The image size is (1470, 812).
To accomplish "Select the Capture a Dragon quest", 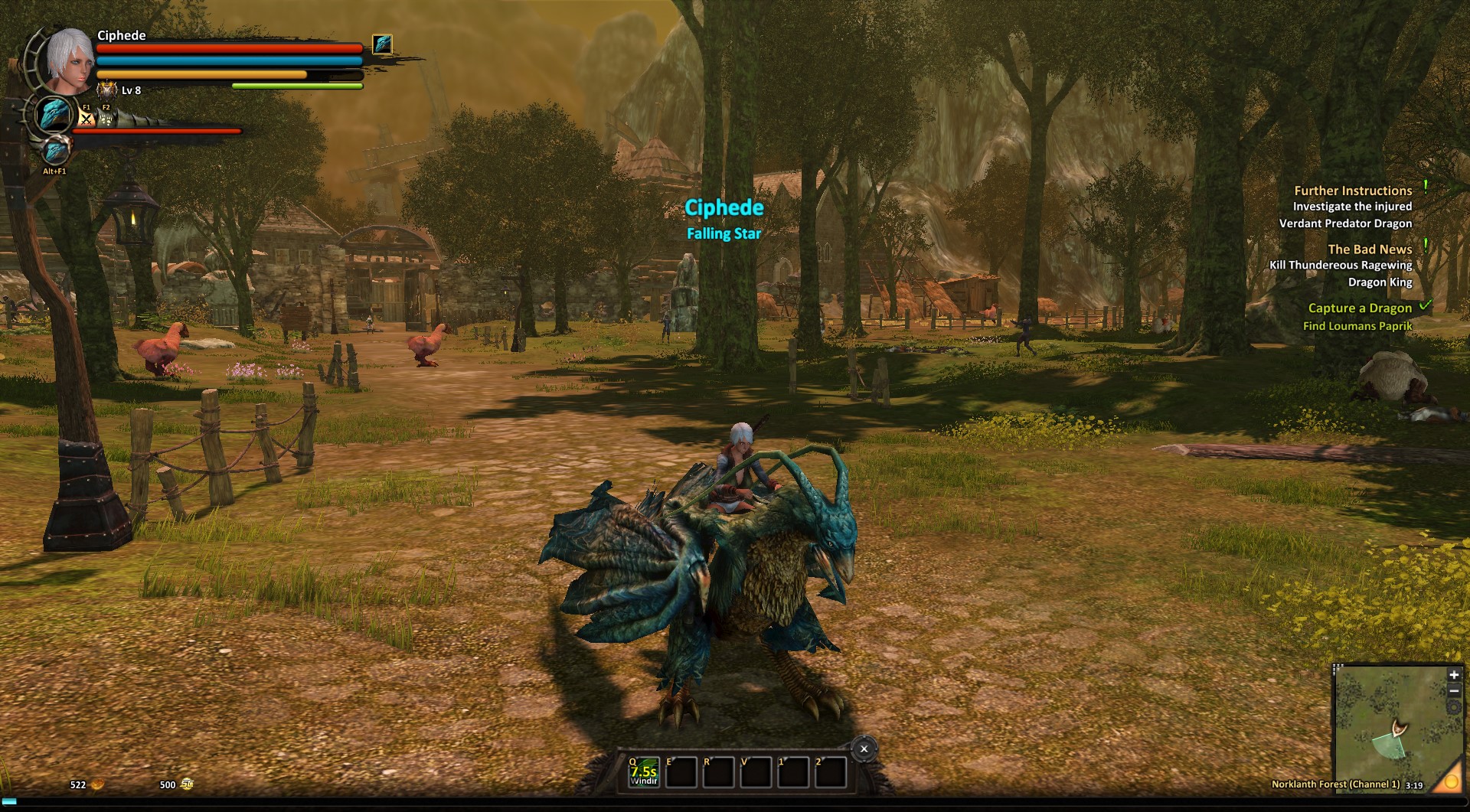I will 1359,308.
